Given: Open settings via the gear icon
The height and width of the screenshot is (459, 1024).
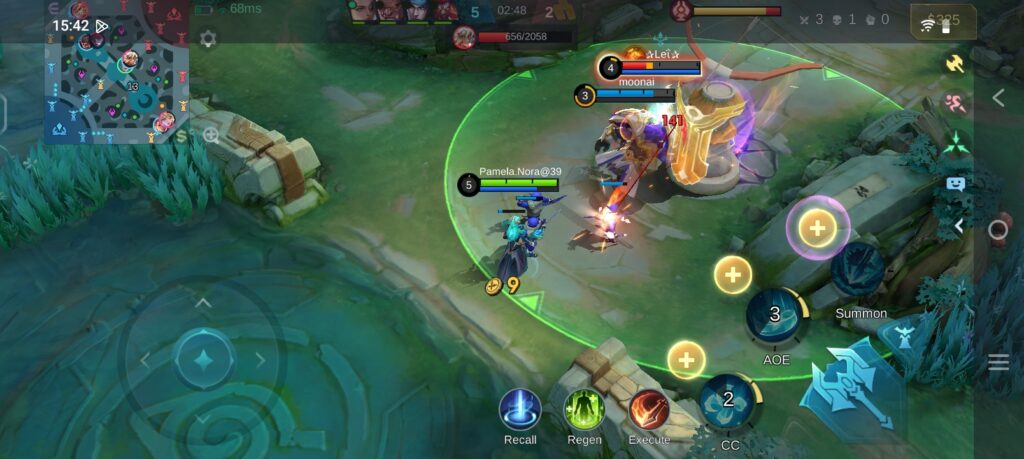Looking at the screenshot, I should coord(208,39).
